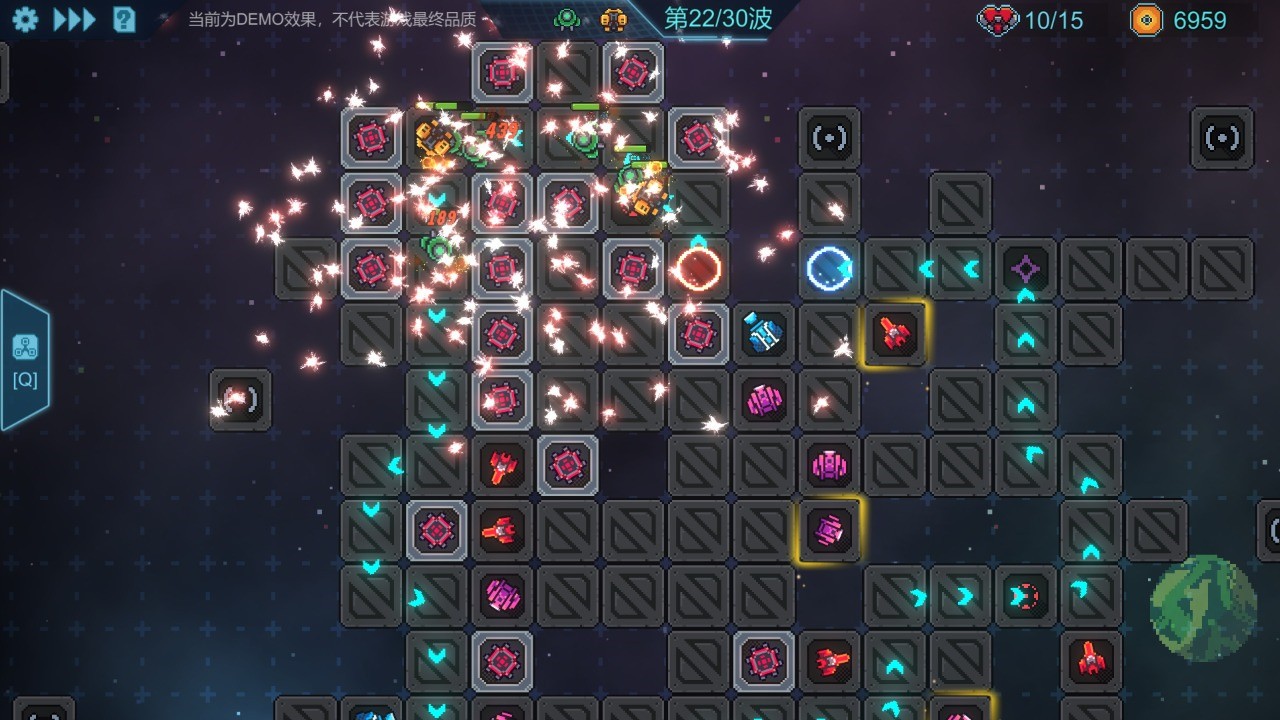The width and height of the screenshot is (1280, 720).
Task: Select the glowing blue ring tower
Action: click(828, 268)
